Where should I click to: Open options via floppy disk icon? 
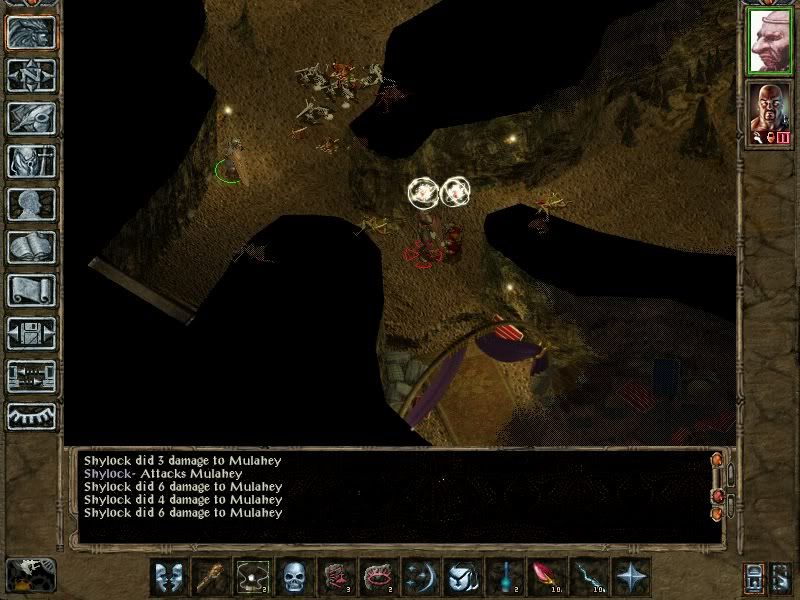point(31,333)
